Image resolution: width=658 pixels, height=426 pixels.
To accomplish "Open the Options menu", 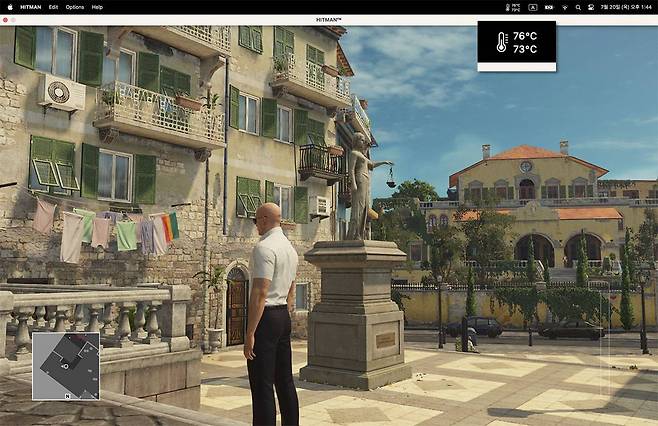I will [75, 7].
